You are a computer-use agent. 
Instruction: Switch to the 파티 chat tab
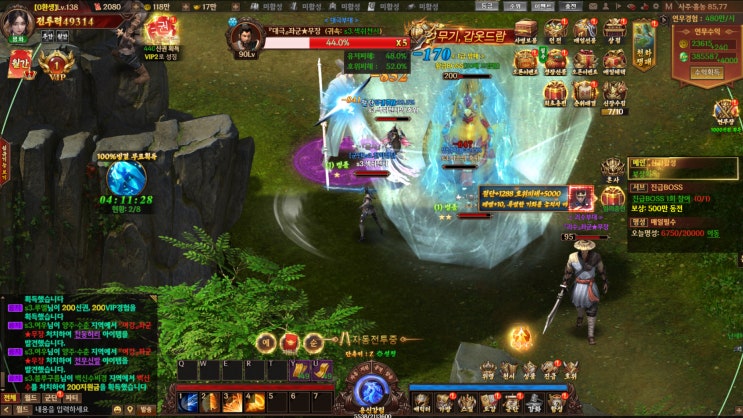(71, 398)
